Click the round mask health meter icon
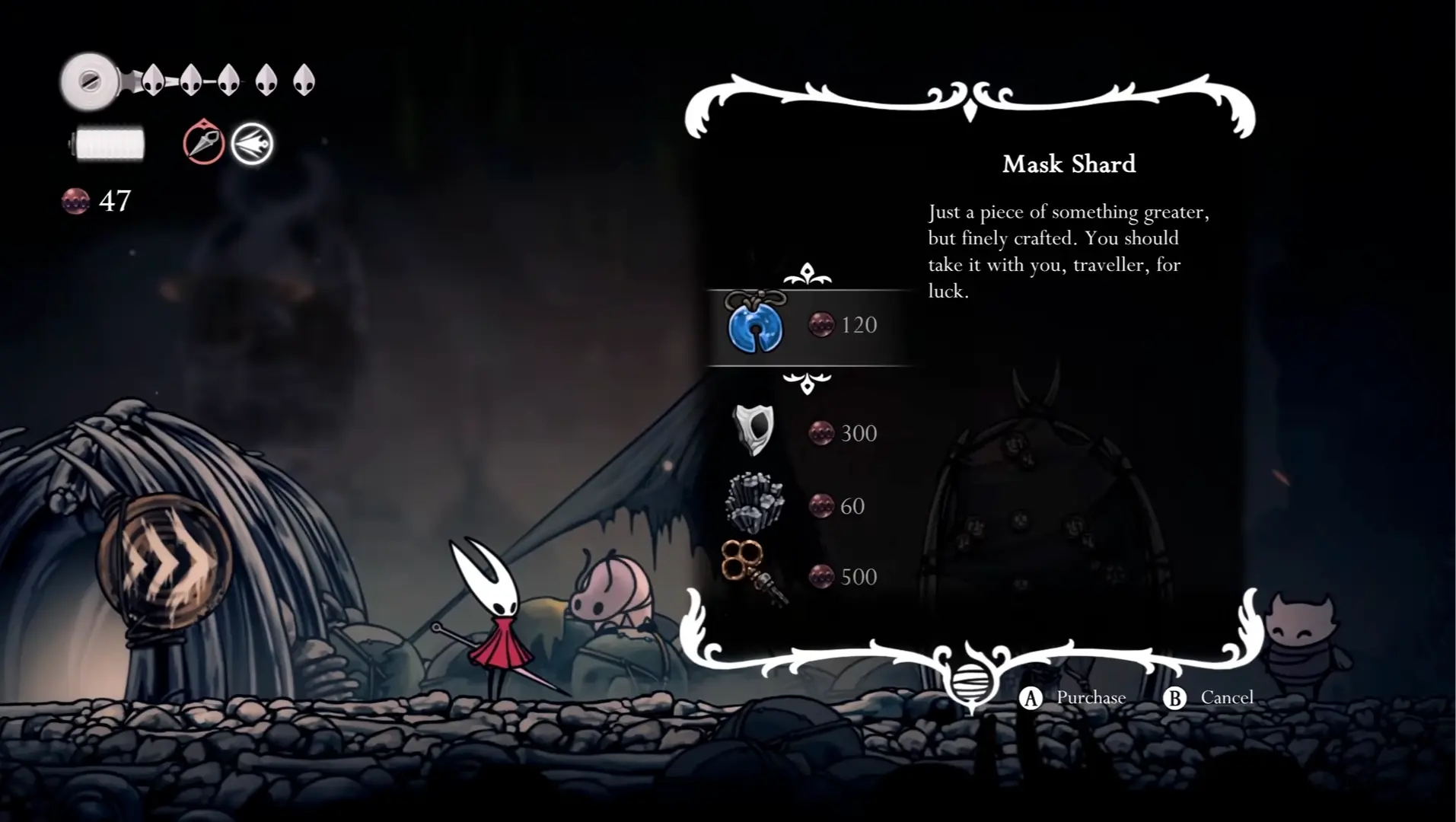Viewport: 1456px width, 822px height. (x=89, y=81)
